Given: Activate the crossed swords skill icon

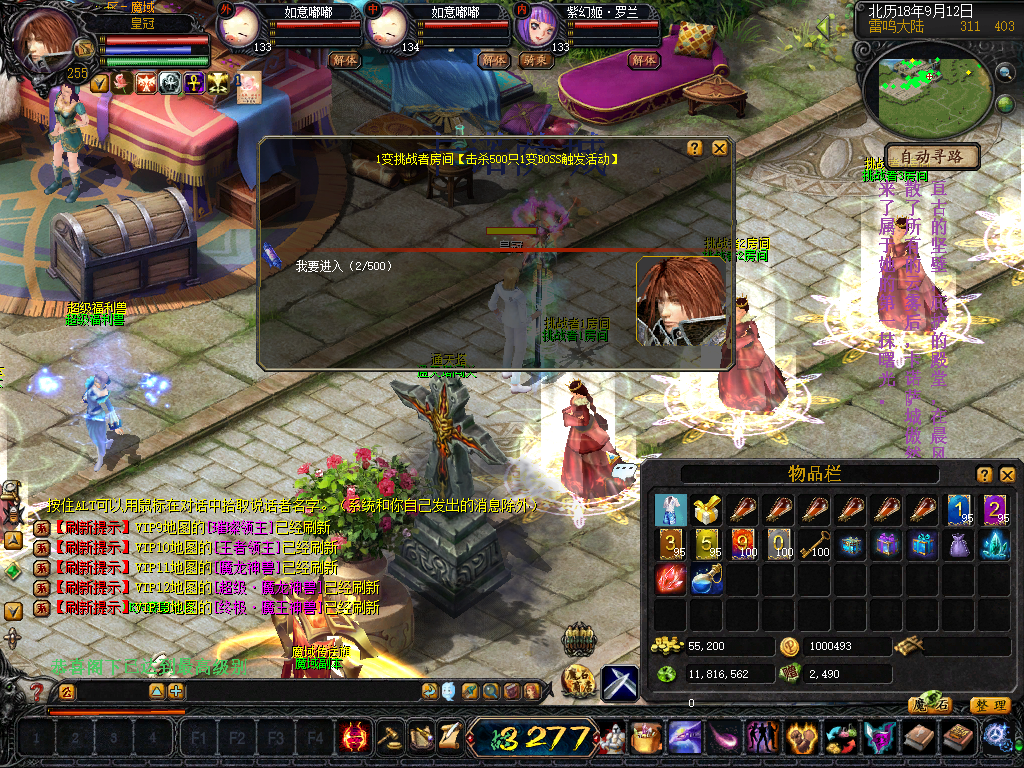Looking at the screenshot, I should coord(620,683).
